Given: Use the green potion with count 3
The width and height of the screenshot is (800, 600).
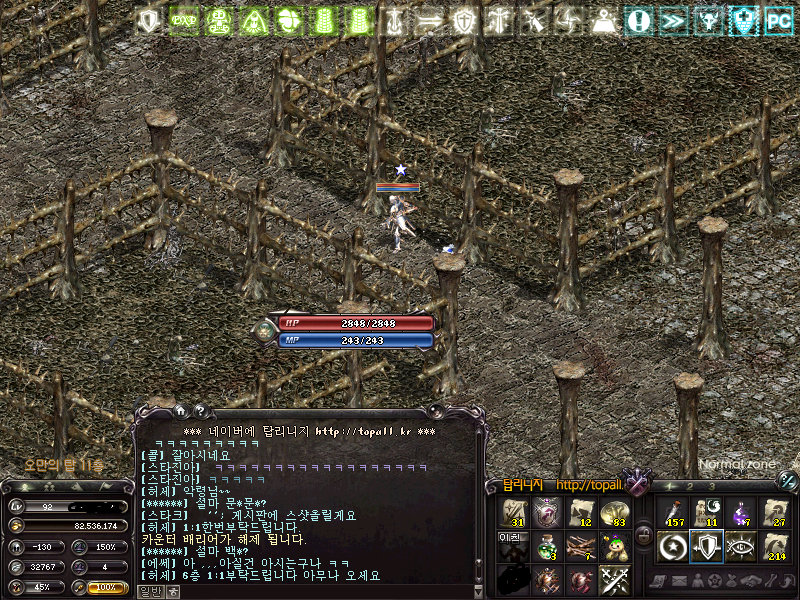Looking at the screenshot, I should (x=546, y=546).
